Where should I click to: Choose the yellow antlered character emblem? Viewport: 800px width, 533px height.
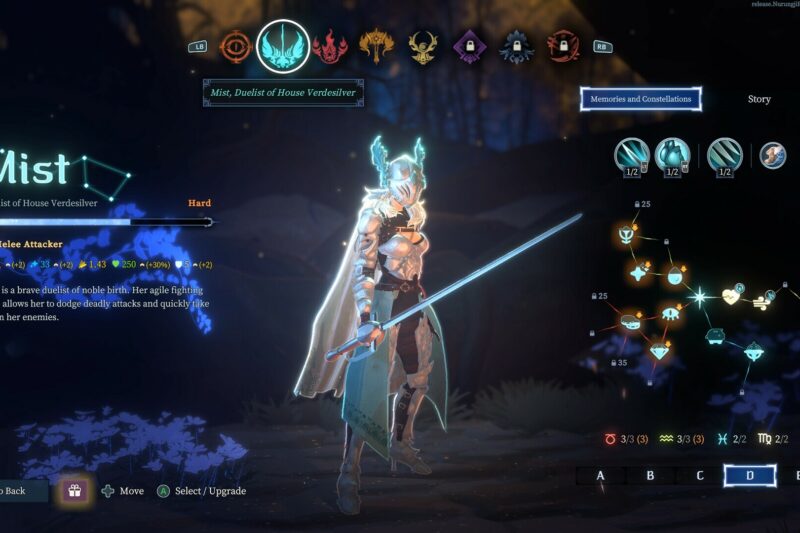click(x=423, y=45)
